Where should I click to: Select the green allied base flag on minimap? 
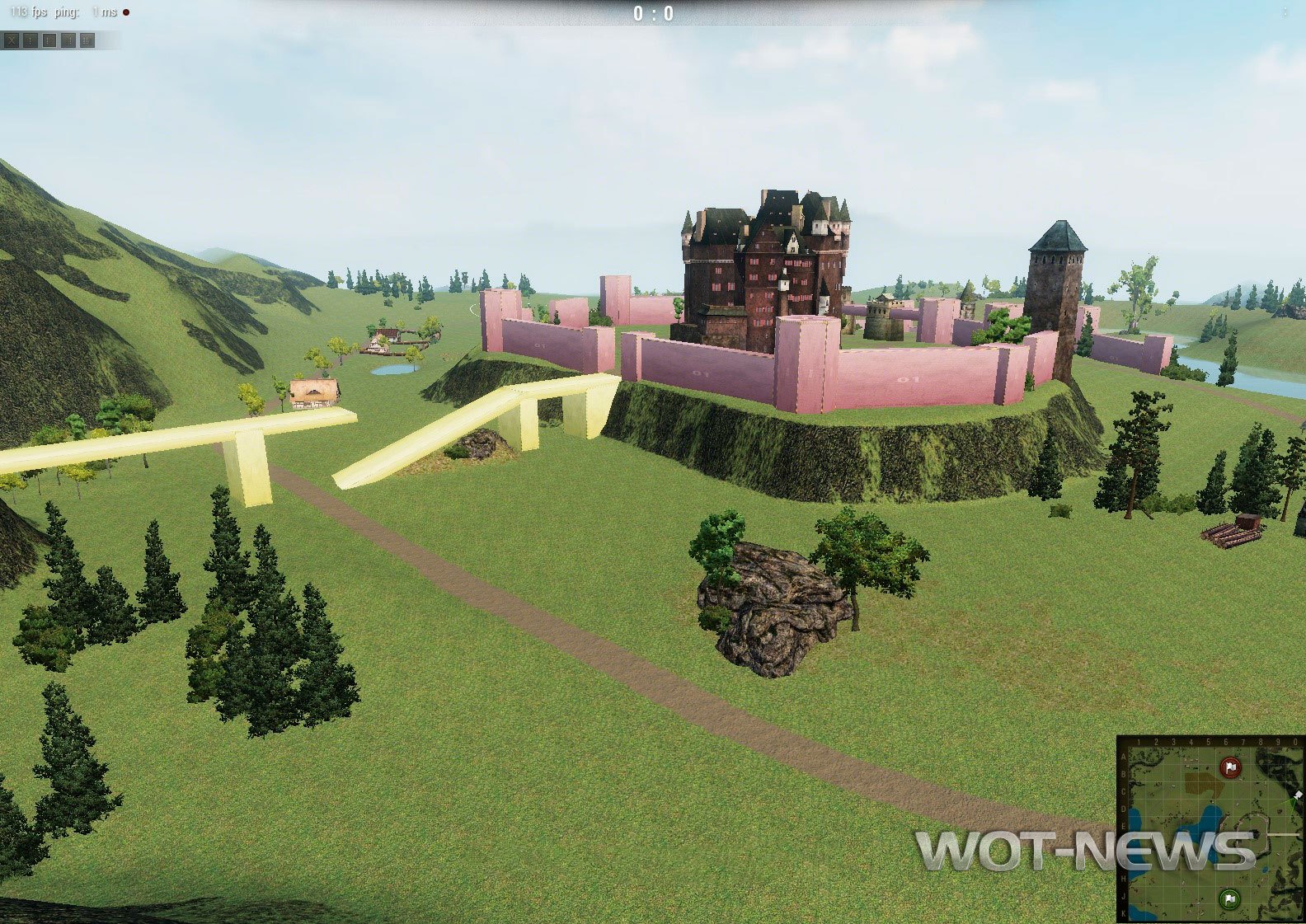tap(1229, 898)
